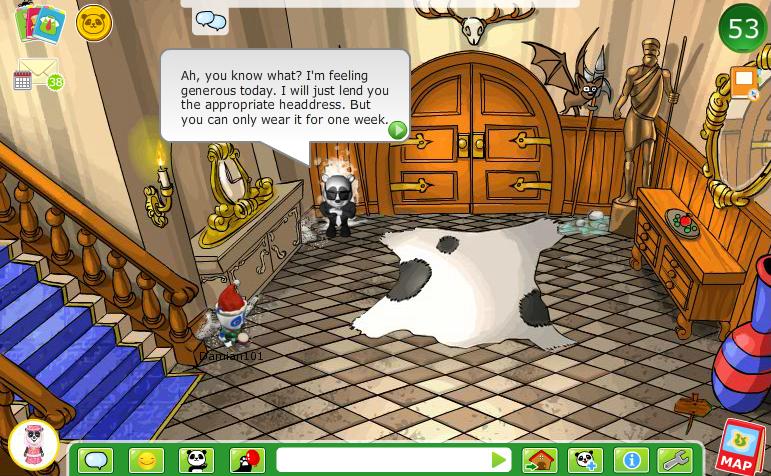Click the bird with red balloon button
Screen dimensions: 771x476
pyautogui.click(x=246, y=460)
